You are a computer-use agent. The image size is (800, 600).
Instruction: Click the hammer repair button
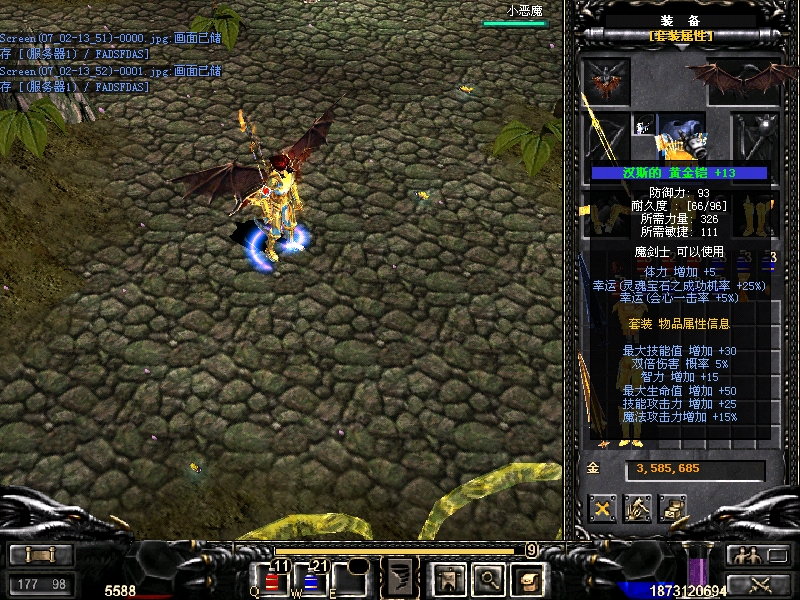[638, 508]
